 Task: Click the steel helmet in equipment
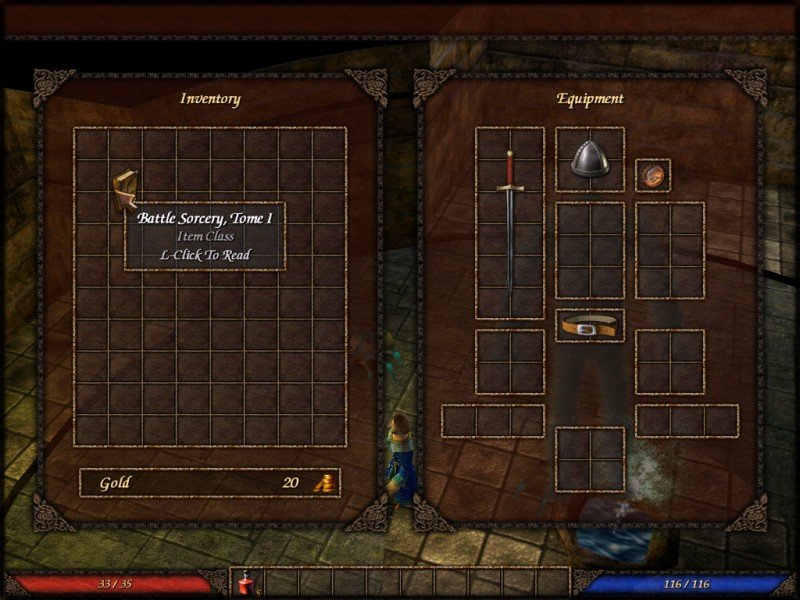click(589, 159)
